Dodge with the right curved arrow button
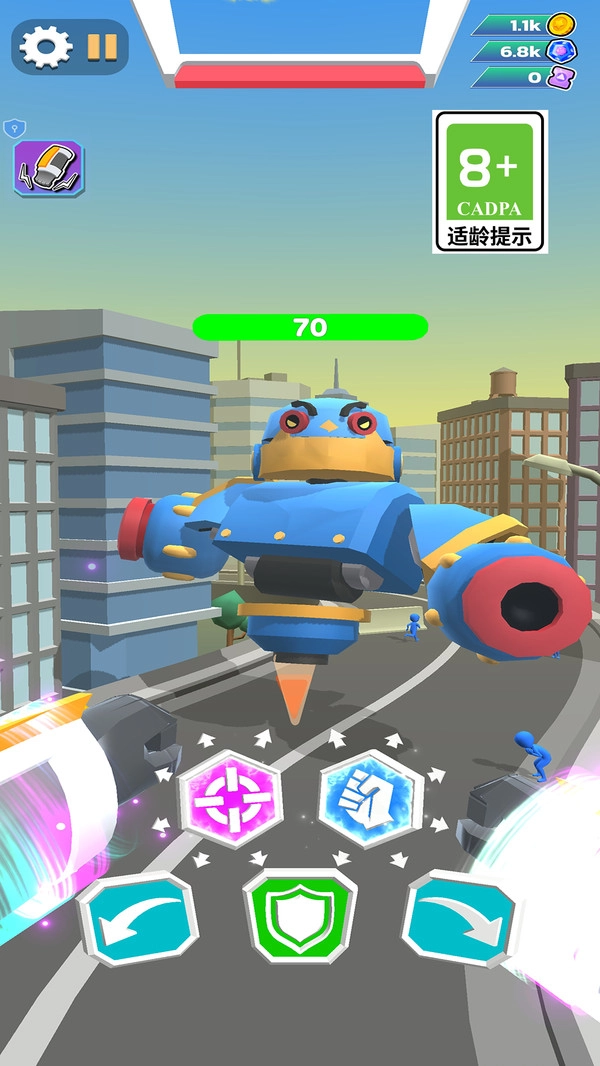Screen dimensions: 600x1066 pyautogui.click(x=461, y=917)
